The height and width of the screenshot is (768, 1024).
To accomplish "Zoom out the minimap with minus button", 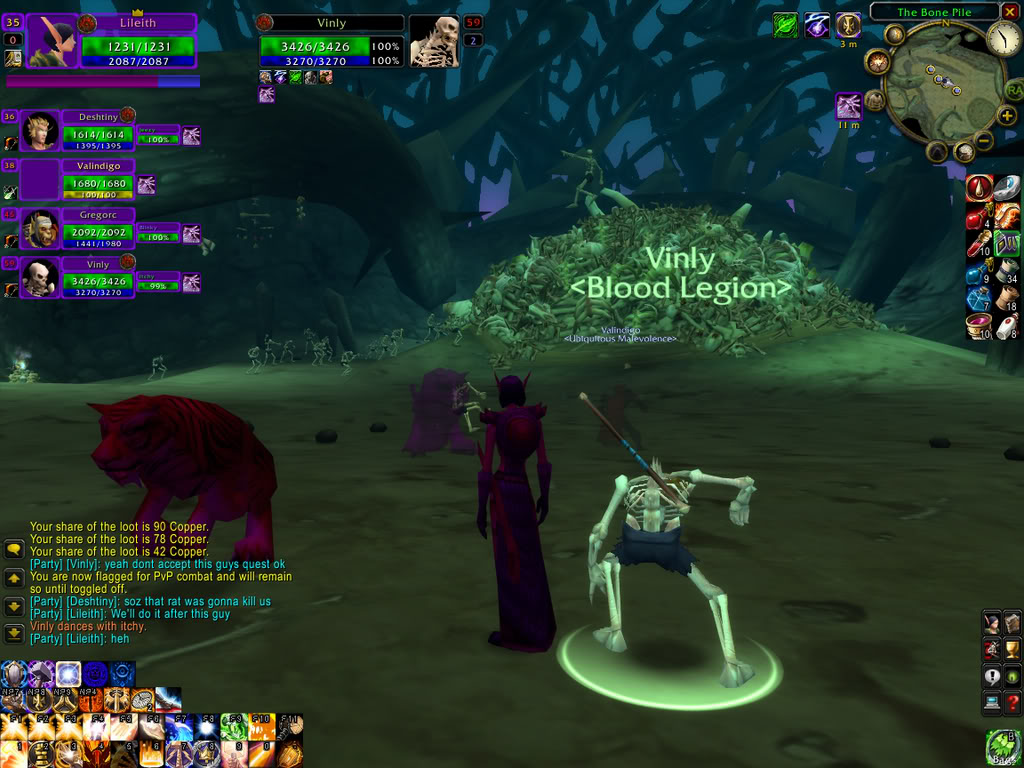I will (x=984, y=142).
